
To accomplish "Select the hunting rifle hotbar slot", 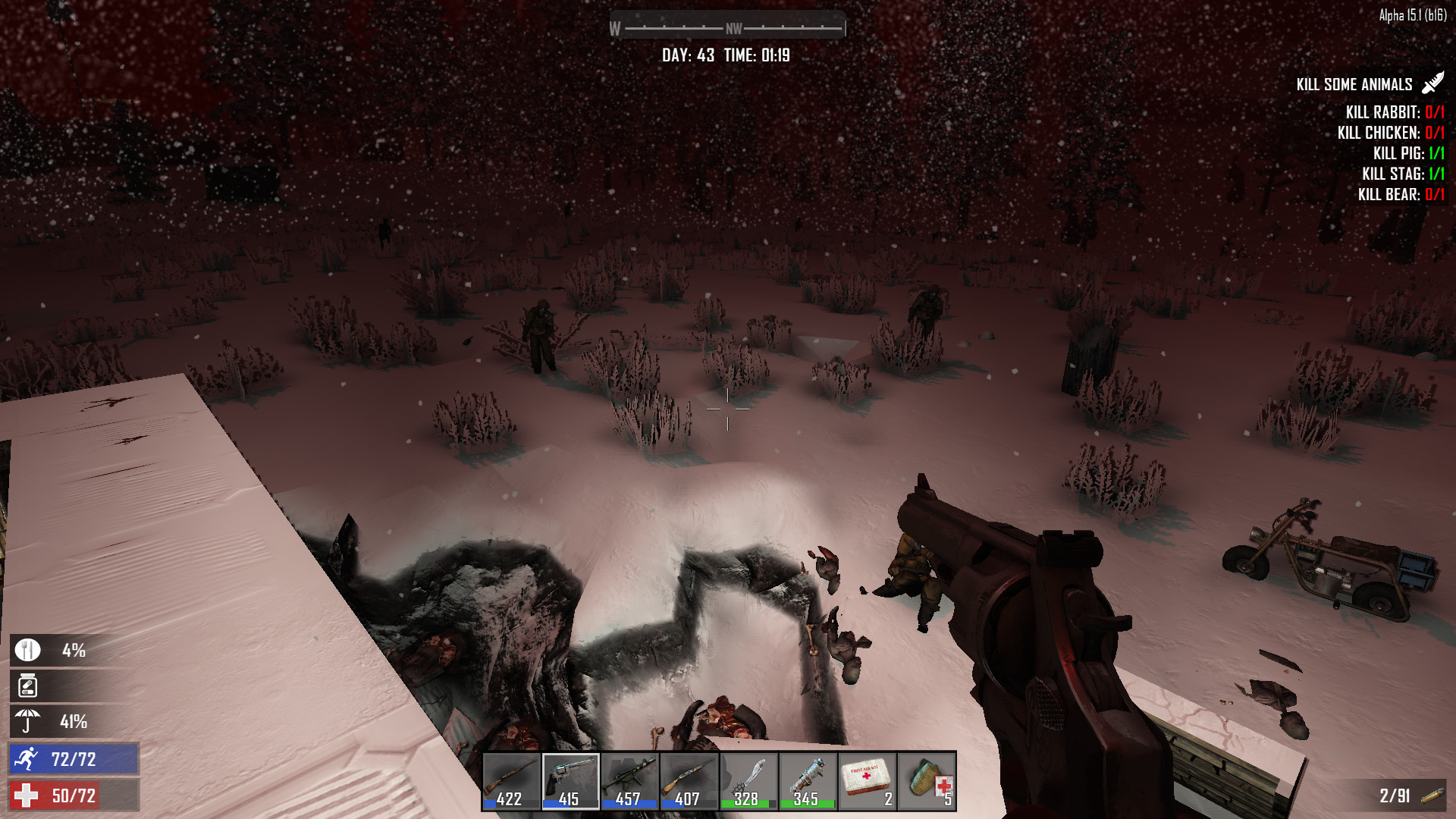I will click(511, 781).
